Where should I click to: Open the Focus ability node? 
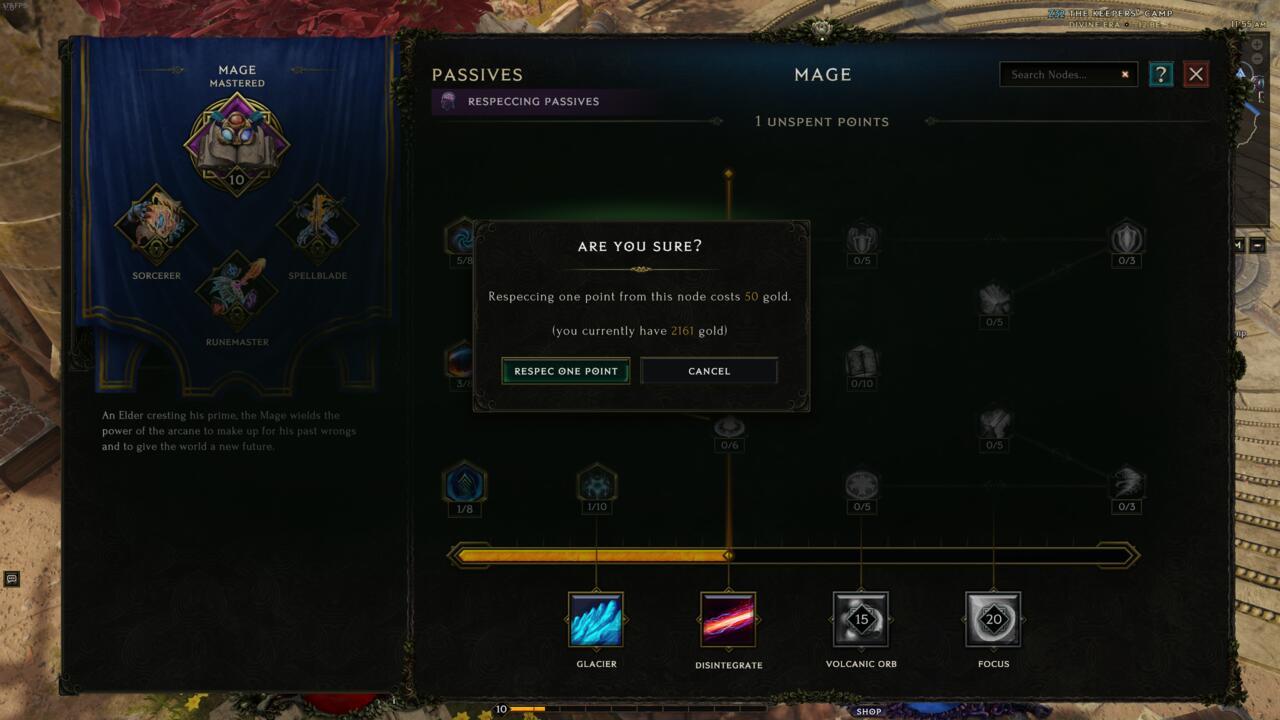(993, 621)
